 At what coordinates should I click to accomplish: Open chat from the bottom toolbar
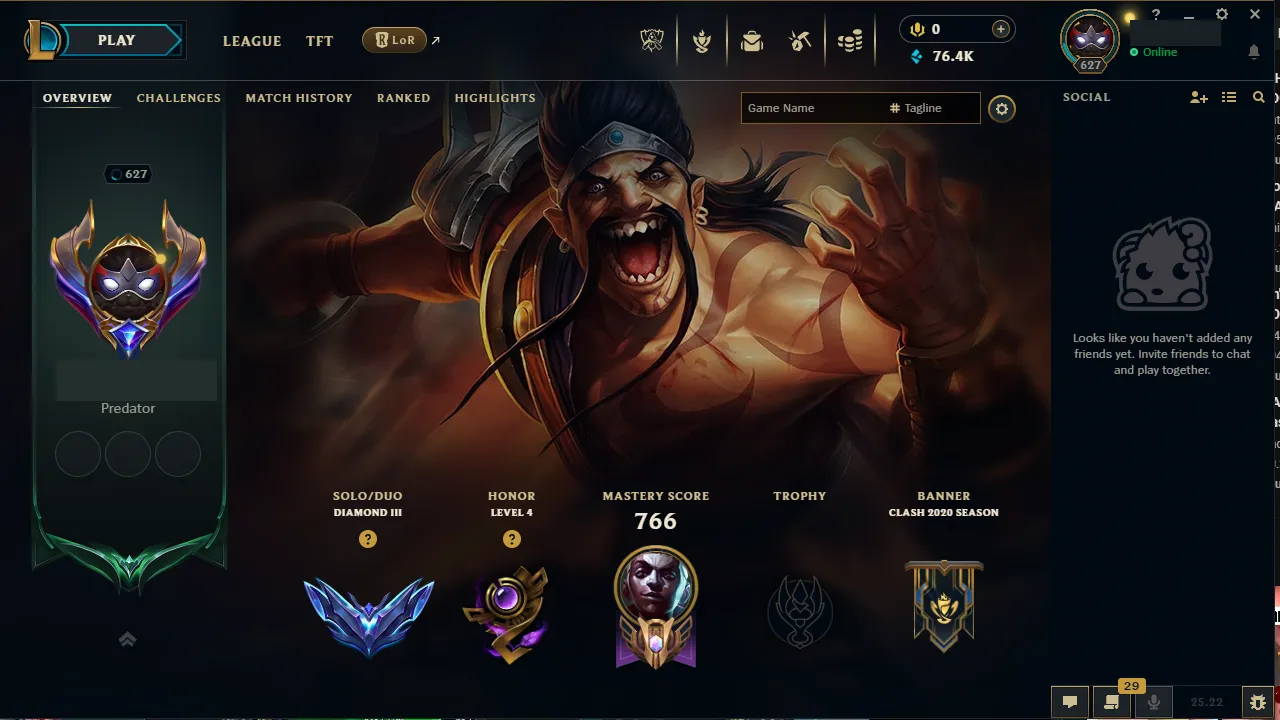point(1069,702)
